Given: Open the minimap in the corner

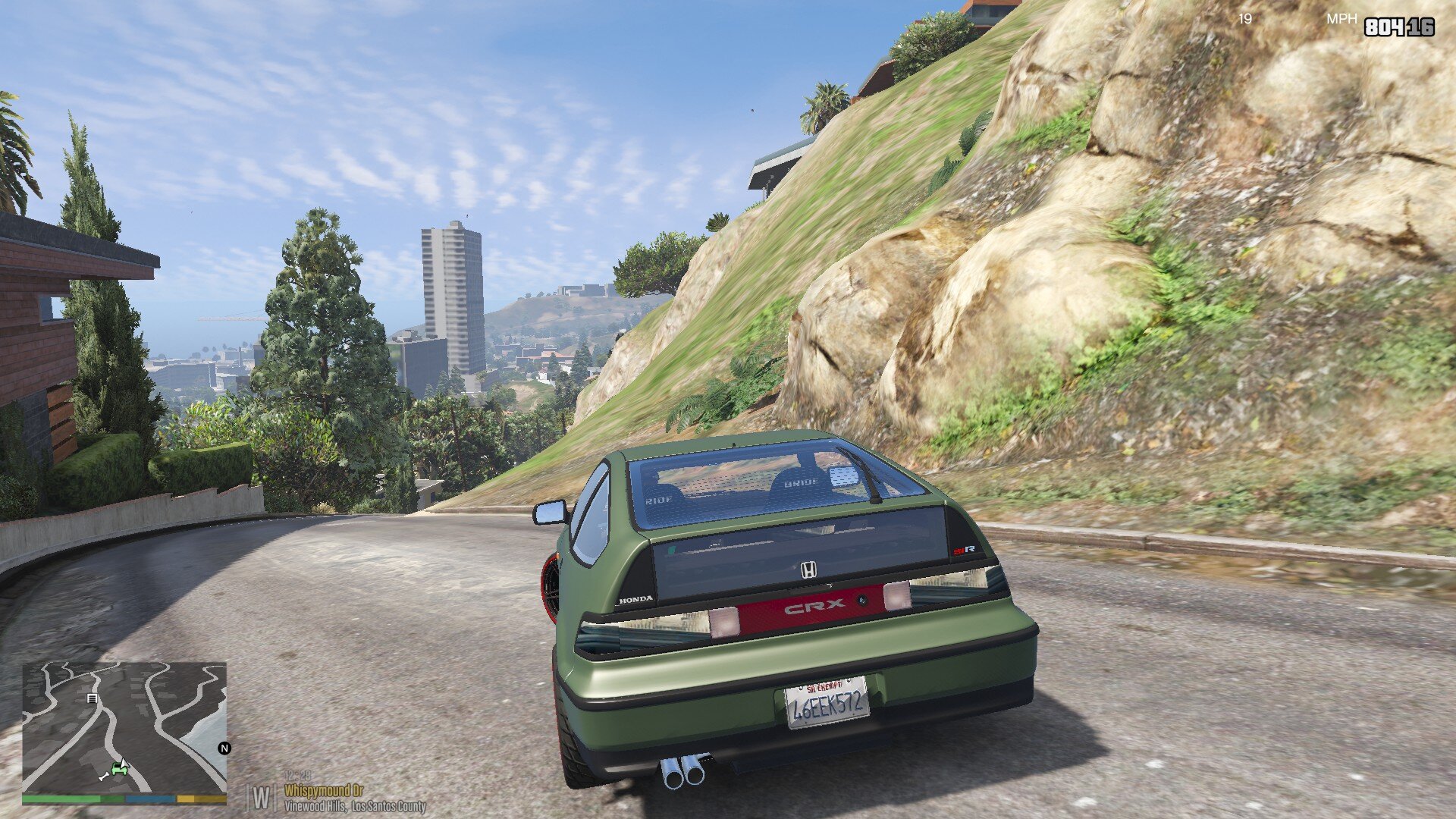Looking at the screenshot, I should 124,726.
